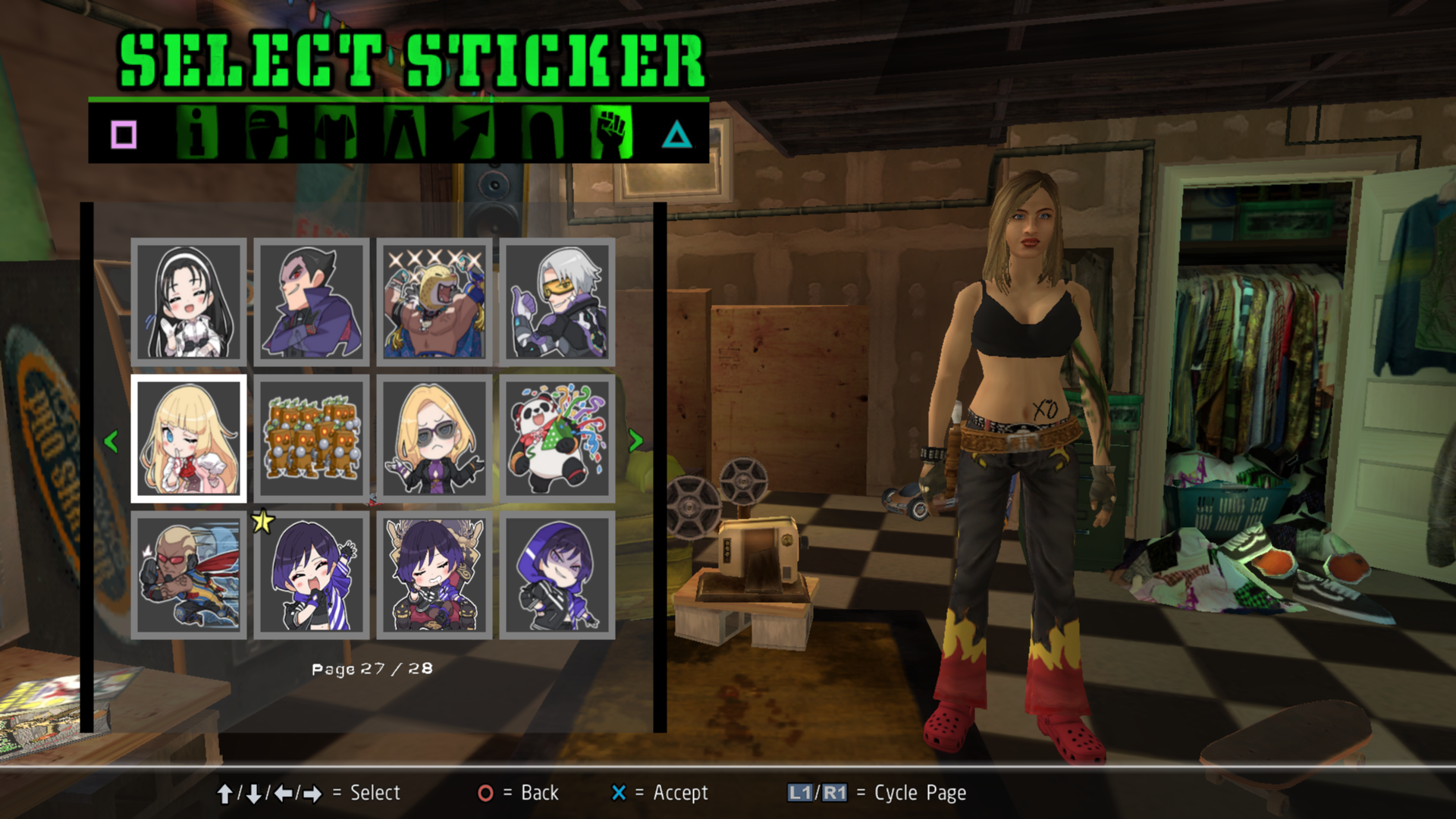The height and width of the screenshot is (819, 1456).
Task: Advance to the next sticker page arrow
Action: (635, 441)
